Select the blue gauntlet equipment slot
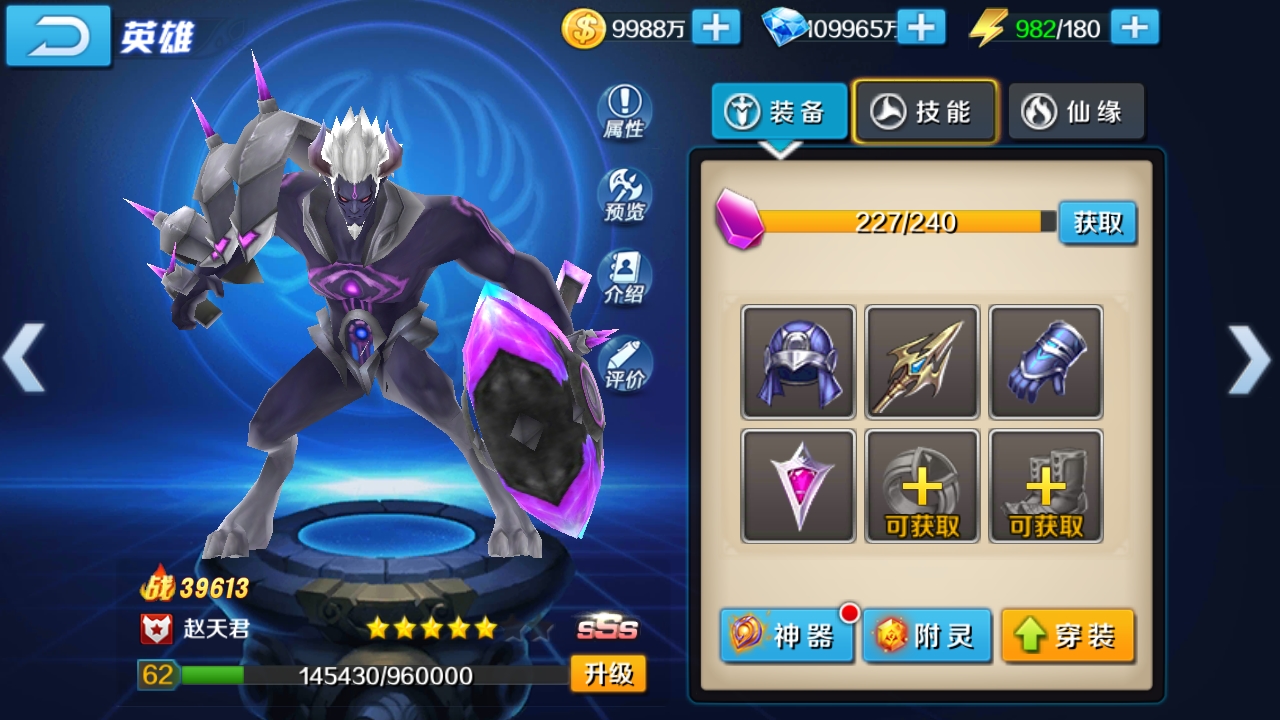1280x720 pixels. pyautogui.click(x=1046, y=362)
